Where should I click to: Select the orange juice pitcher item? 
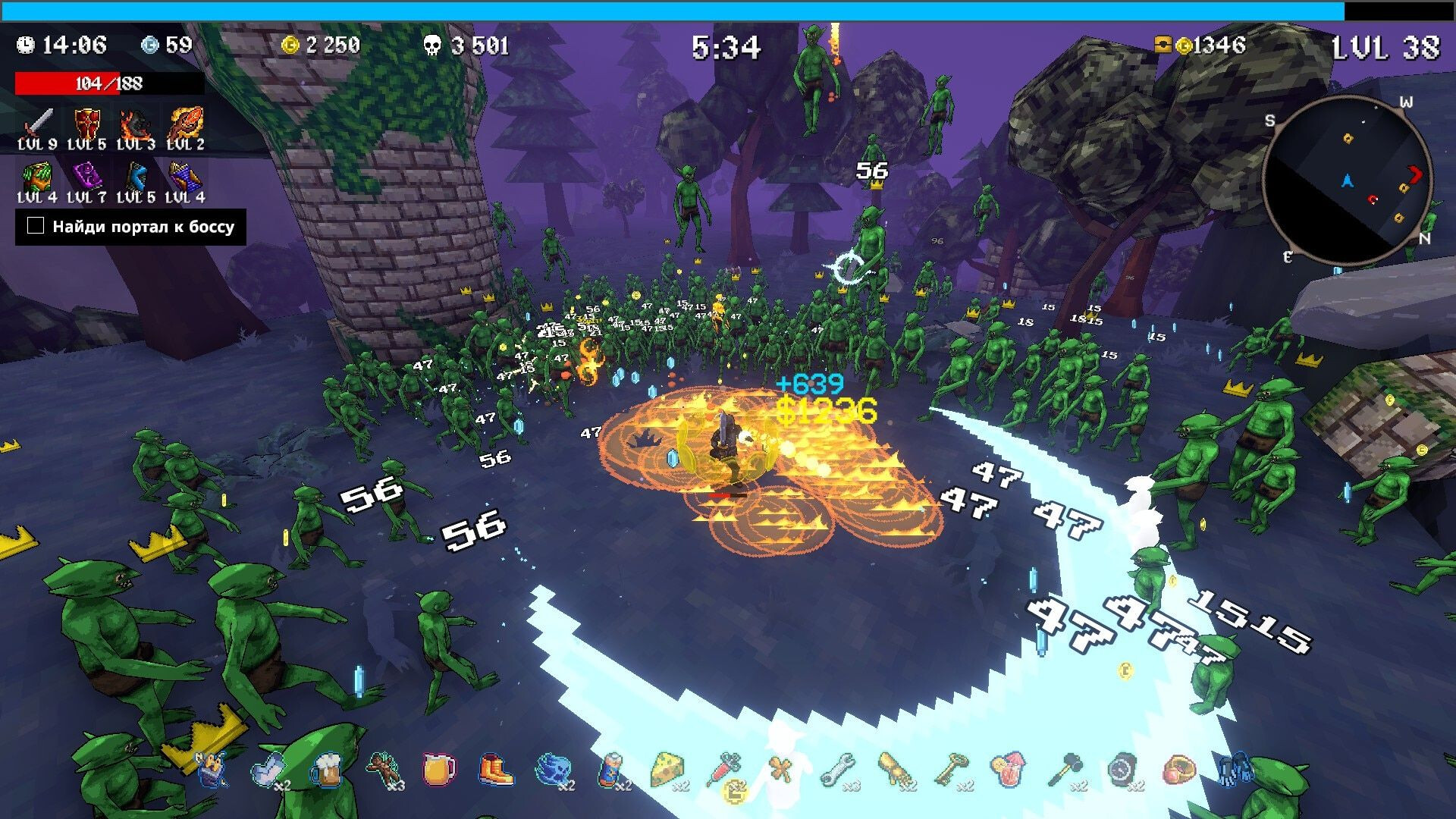438,770
